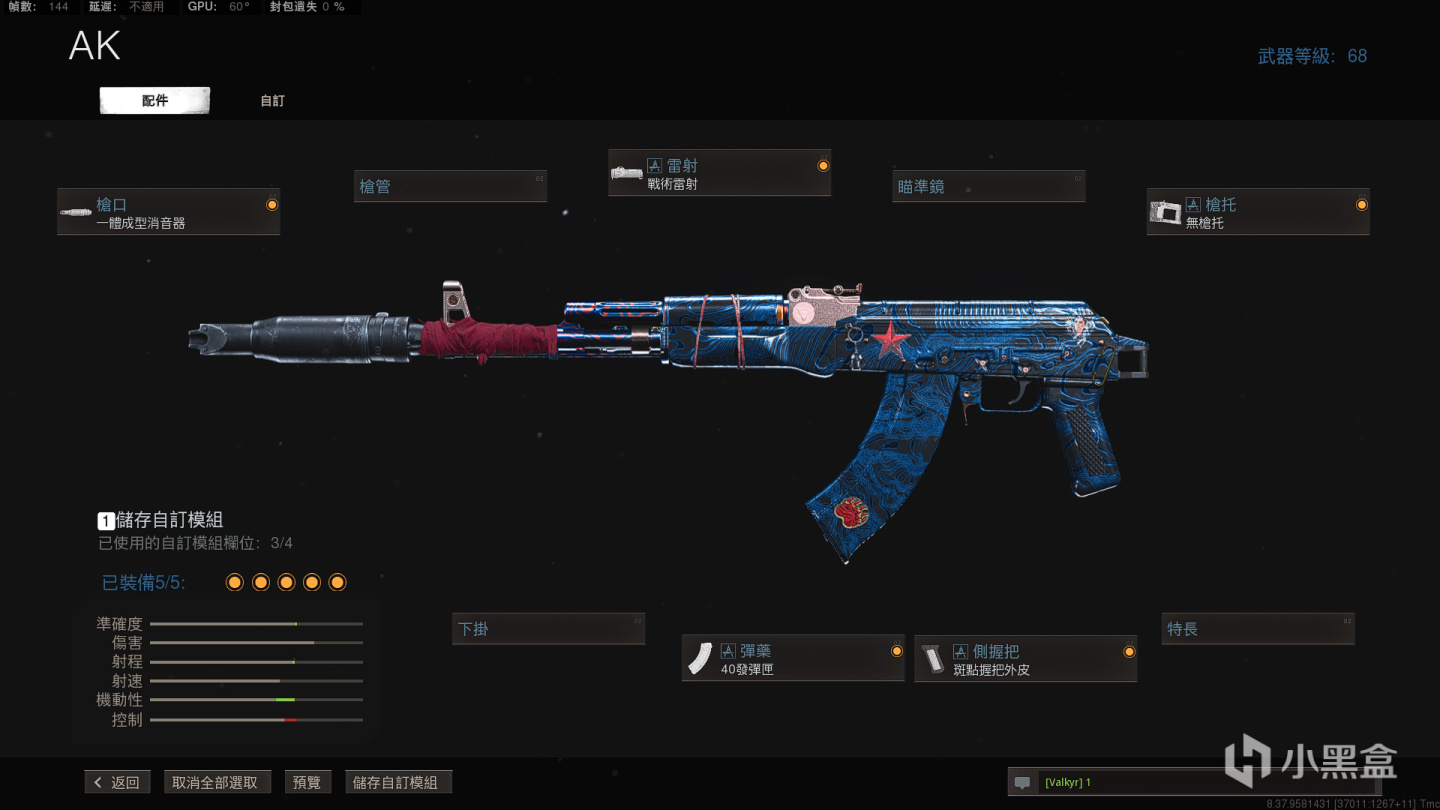1440x810 pixels.
Task: Choose the 側握把 rear grip slot
Action: coord(1025,659)
